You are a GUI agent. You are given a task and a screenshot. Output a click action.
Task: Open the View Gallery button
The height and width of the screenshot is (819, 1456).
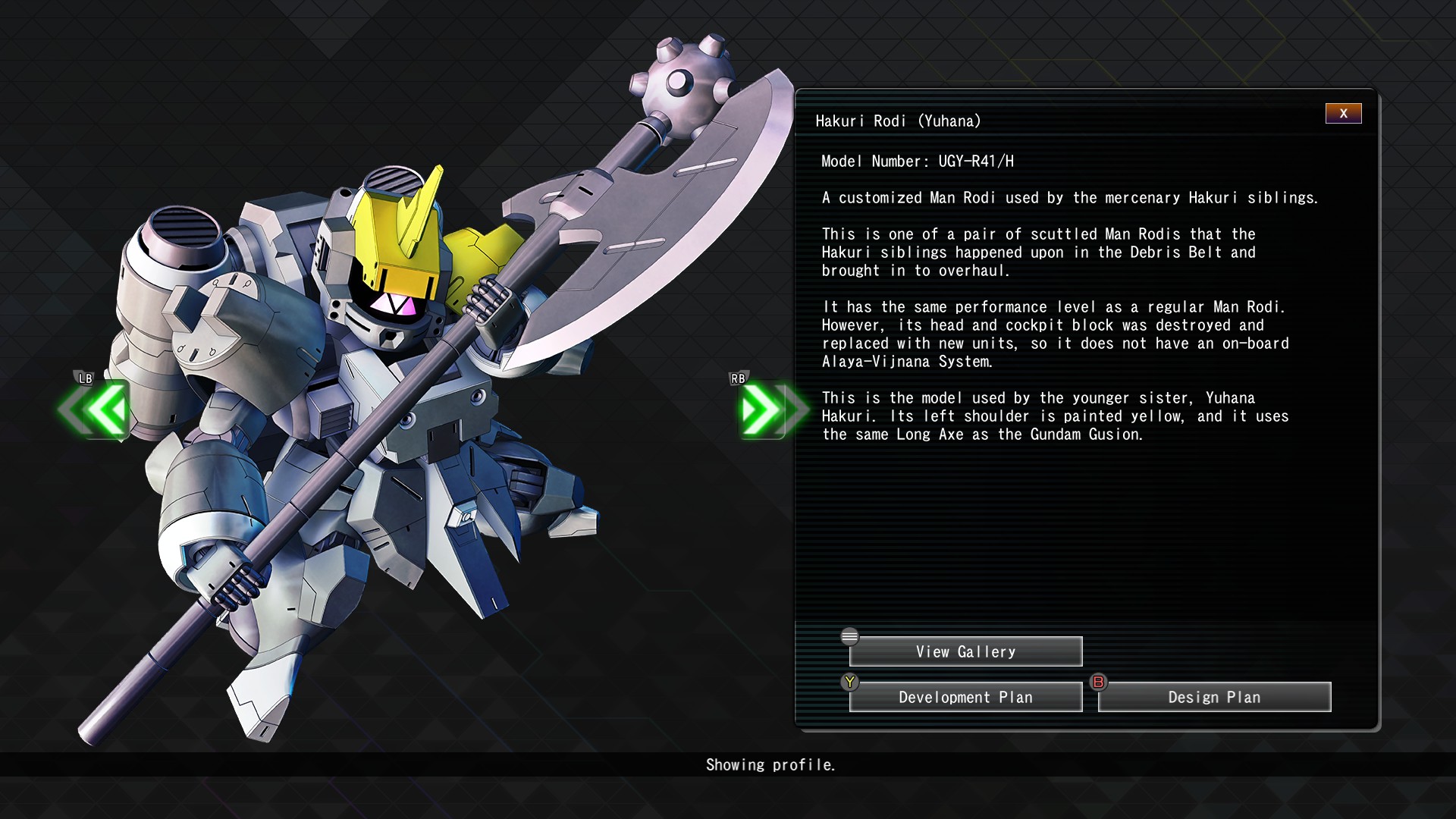(965, 652)
